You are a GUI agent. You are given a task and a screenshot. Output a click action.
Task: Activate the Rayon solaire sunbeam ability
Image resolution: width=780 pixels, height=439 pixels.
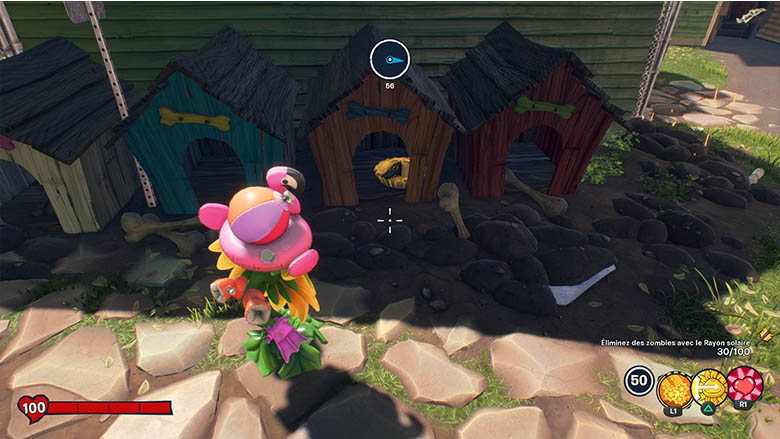point(709,383)
